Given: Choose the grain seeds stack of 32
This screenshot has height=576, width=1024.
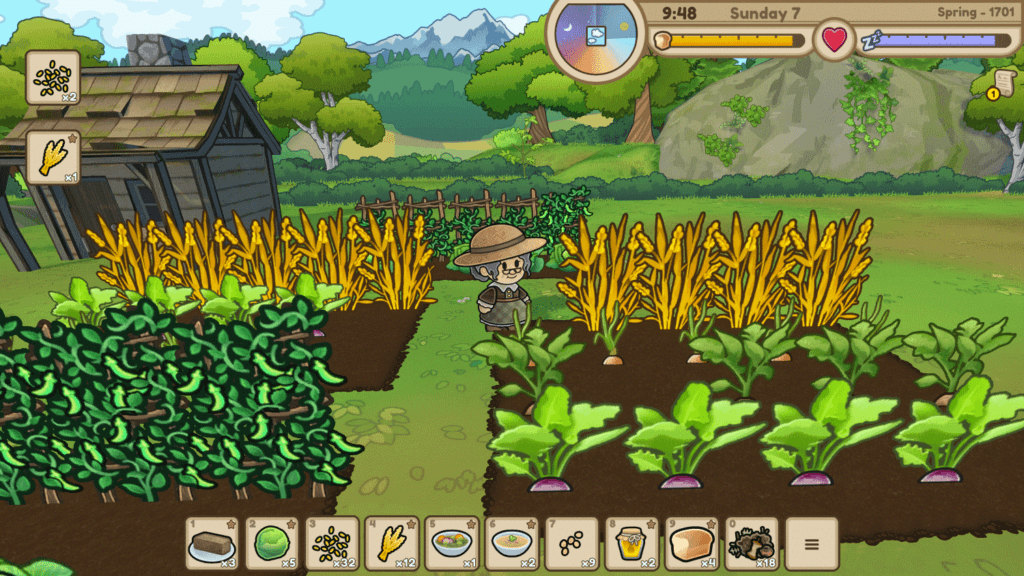Looking at the screenshot, I should coord(332,543).
